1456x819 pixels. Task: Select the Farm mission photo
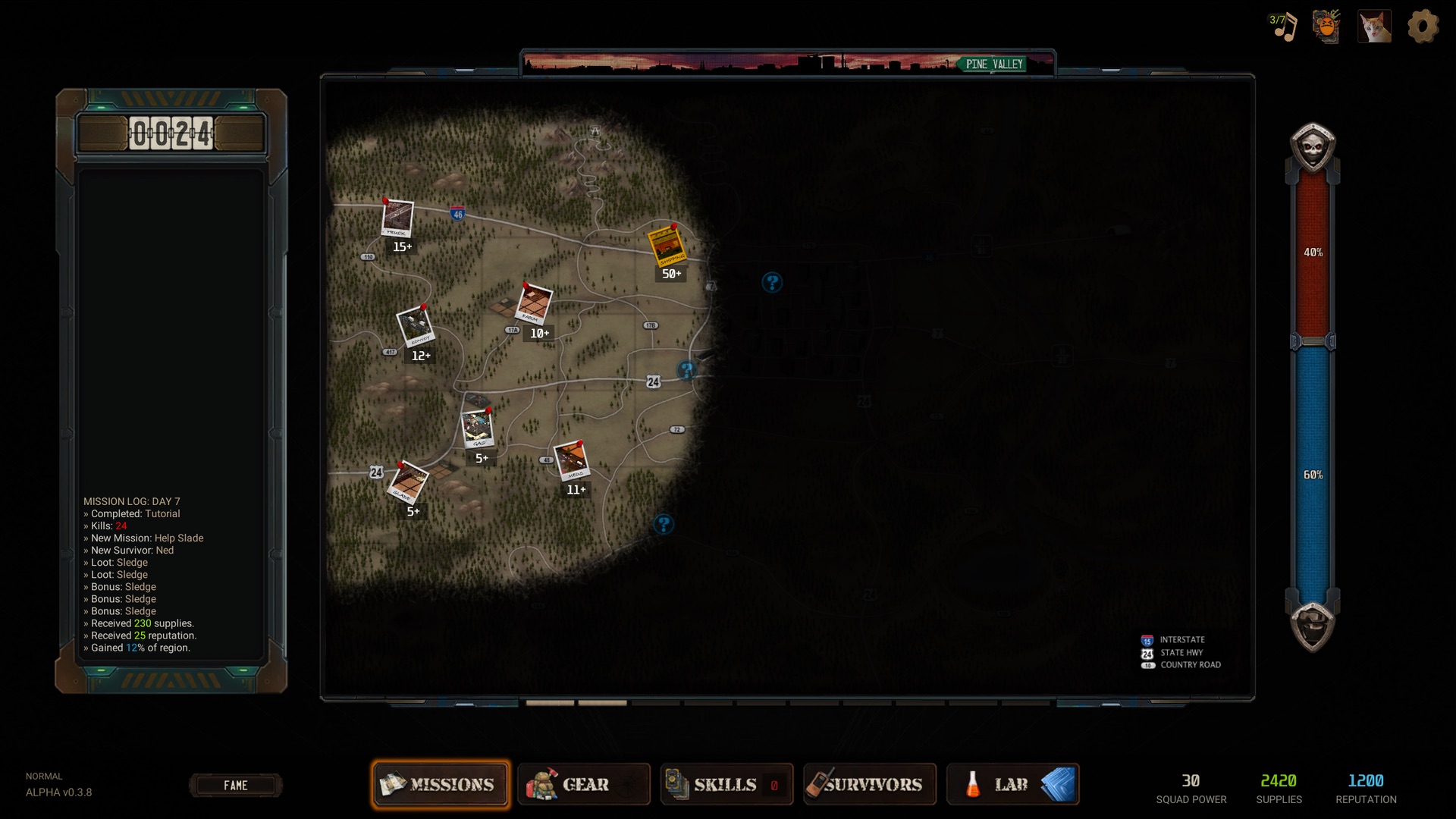point(533,304)
